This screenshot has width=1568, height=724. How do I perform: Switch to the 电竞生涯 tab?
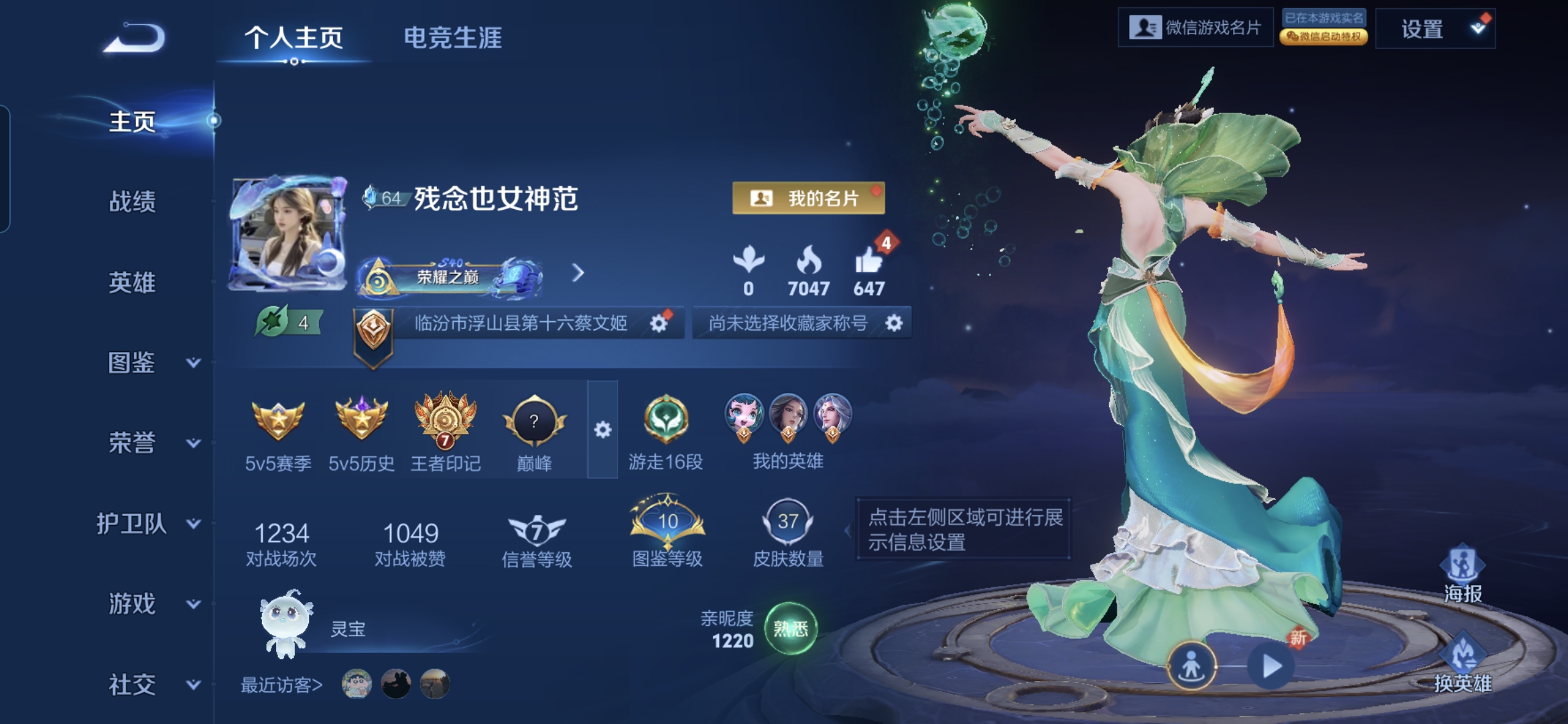[453, 38]
